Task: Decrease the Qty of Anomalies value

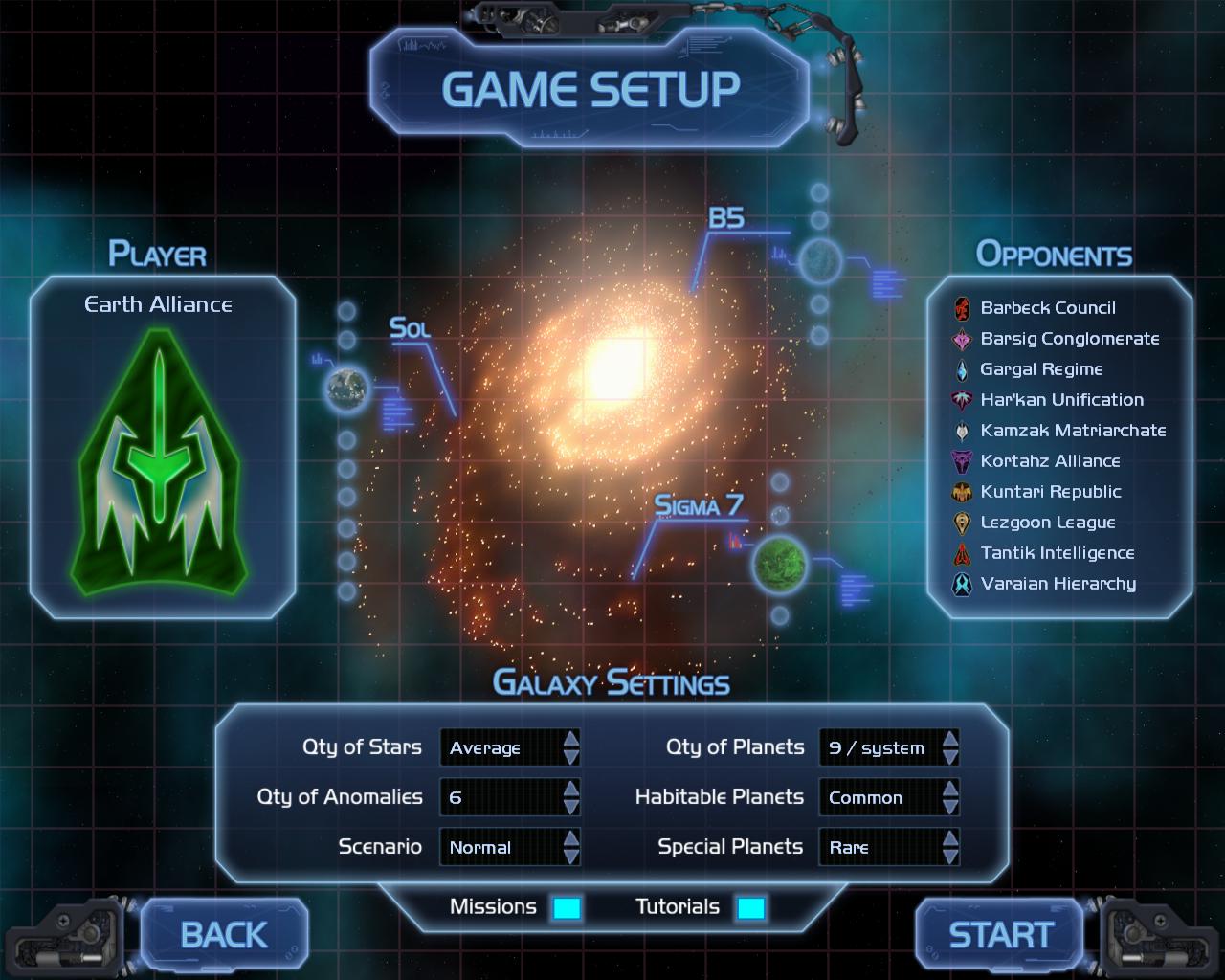Action: [571, 807]
